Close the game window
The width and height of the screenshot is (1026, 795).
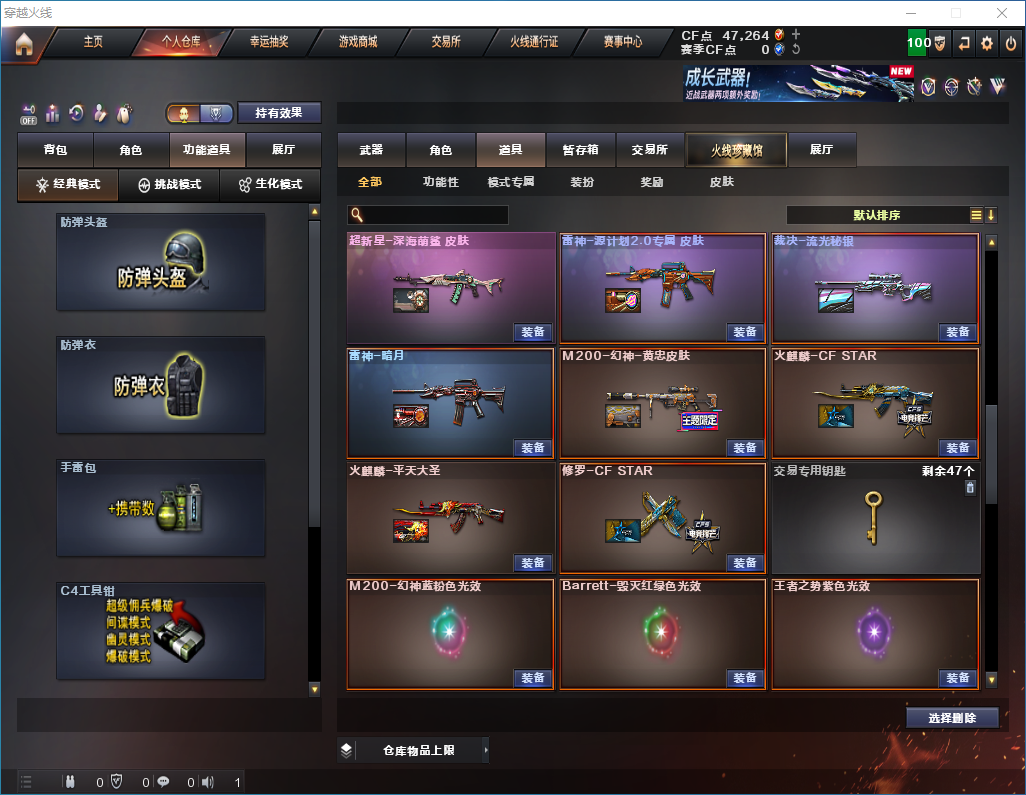(x=1002, y=13)
